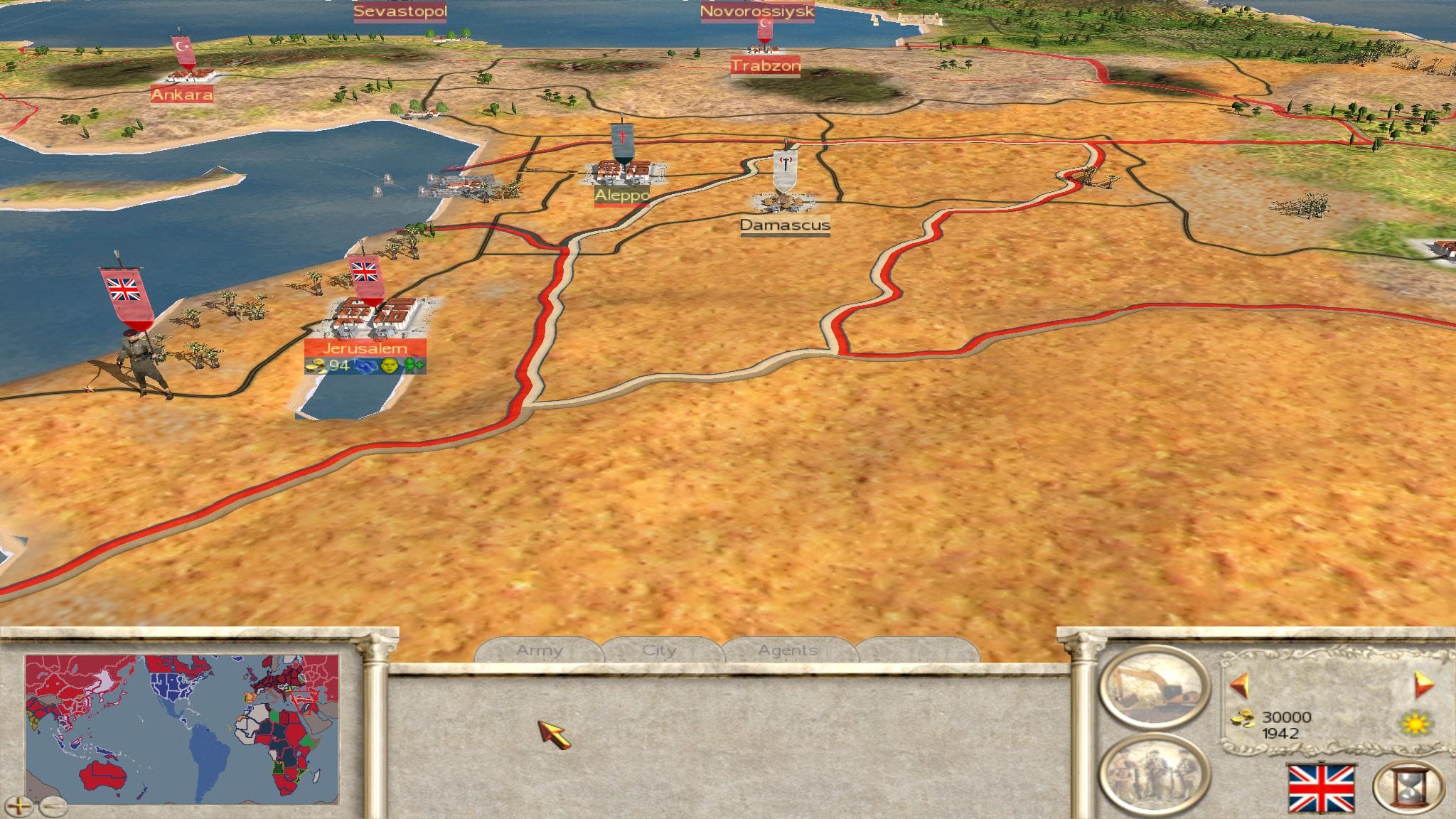The width and height of the screenshot is (1456, 819).
Task: Click the world minimap
Action: click(182, 729)
